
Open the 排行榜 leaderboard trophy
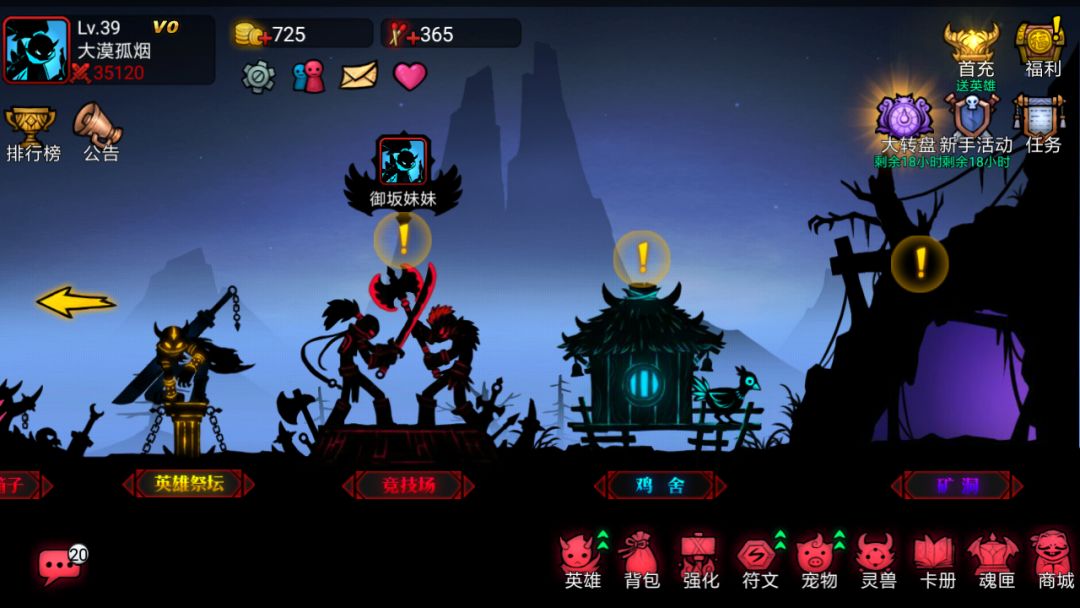[x=32, y=131]
